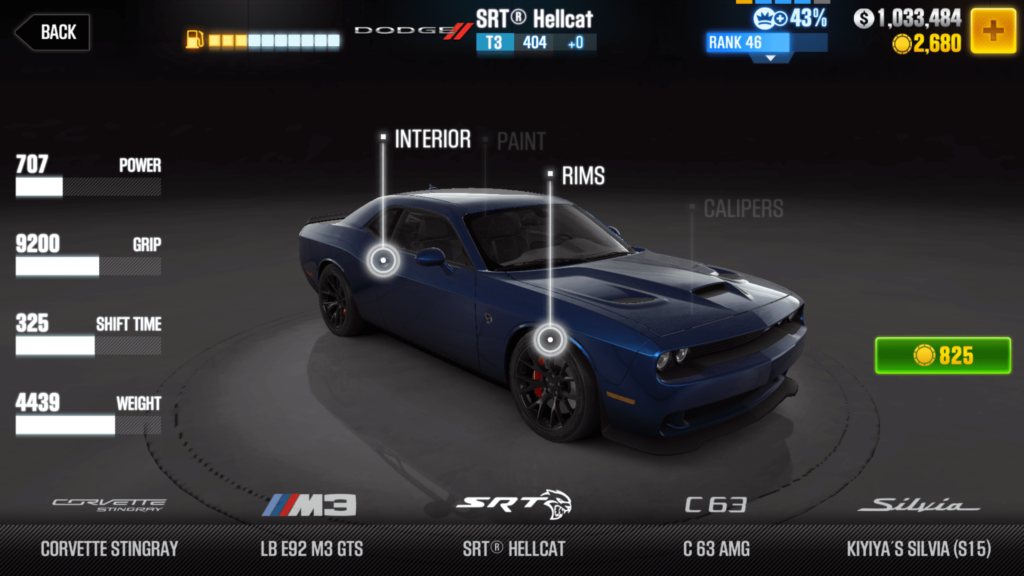Open the gold plus purchase button
This screenshot has width=1024, height=576.
pos(993,32)
